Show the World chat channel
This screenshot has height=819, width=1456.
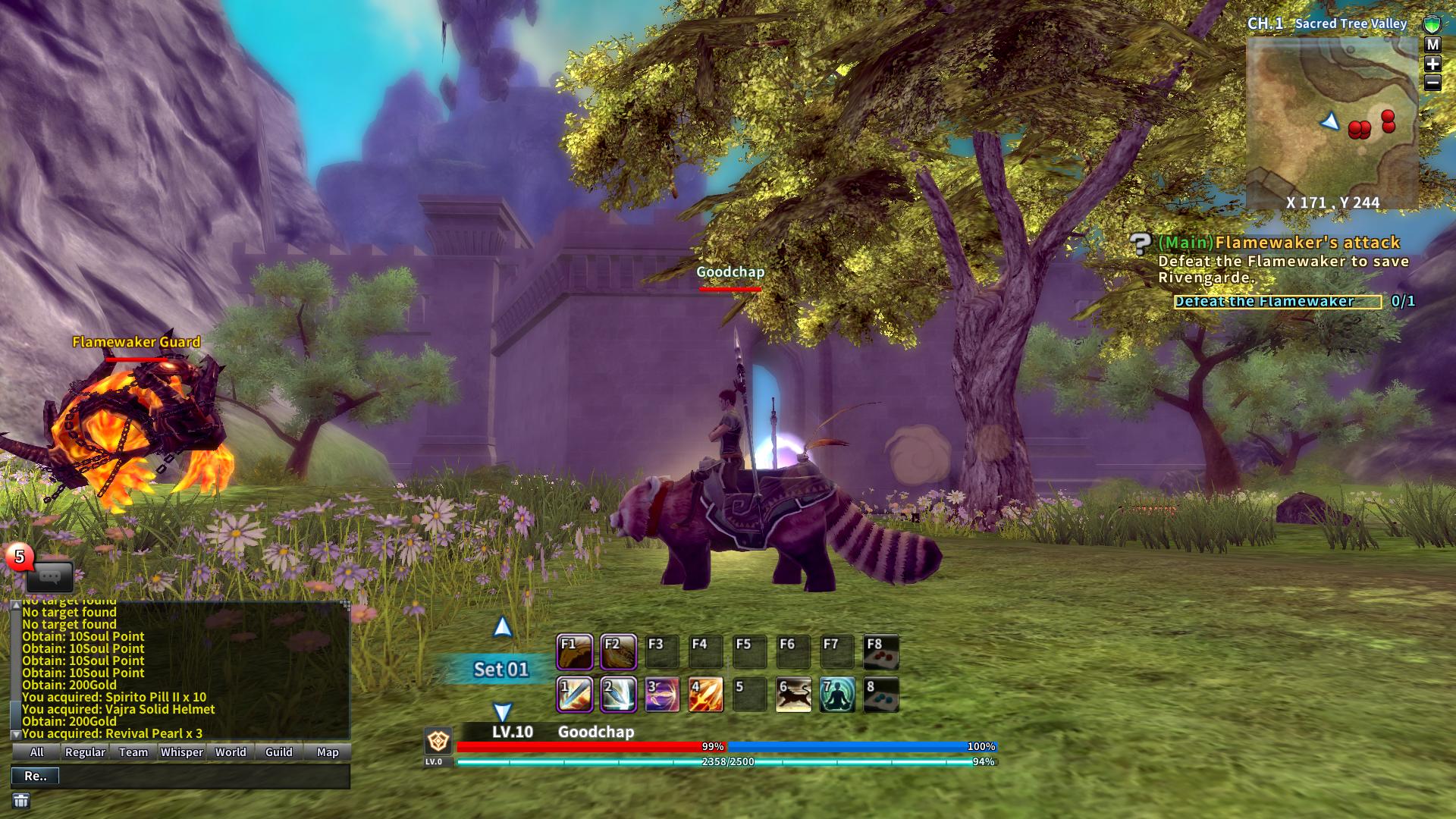231,752
